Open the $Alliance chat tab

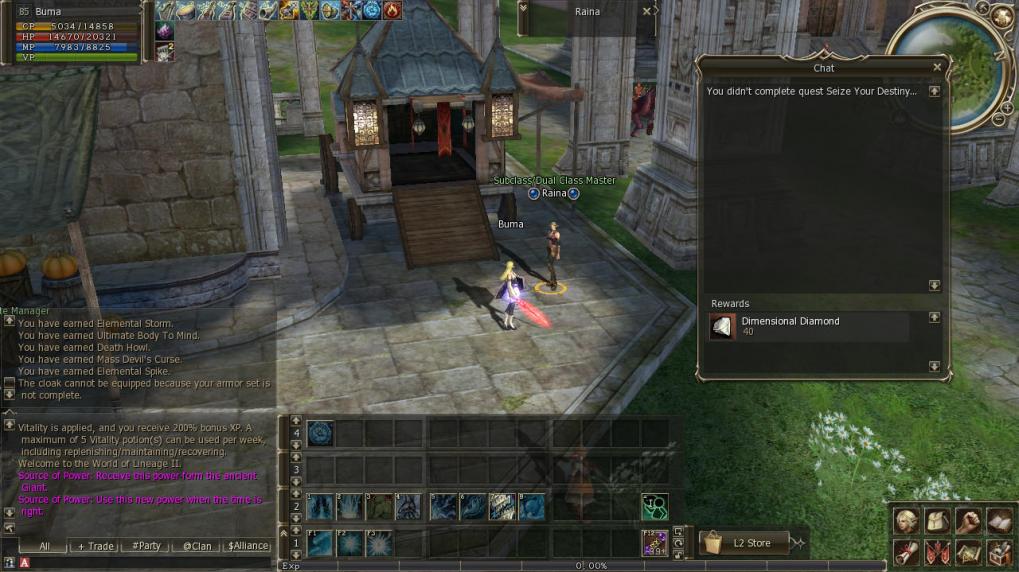point(247,546)
